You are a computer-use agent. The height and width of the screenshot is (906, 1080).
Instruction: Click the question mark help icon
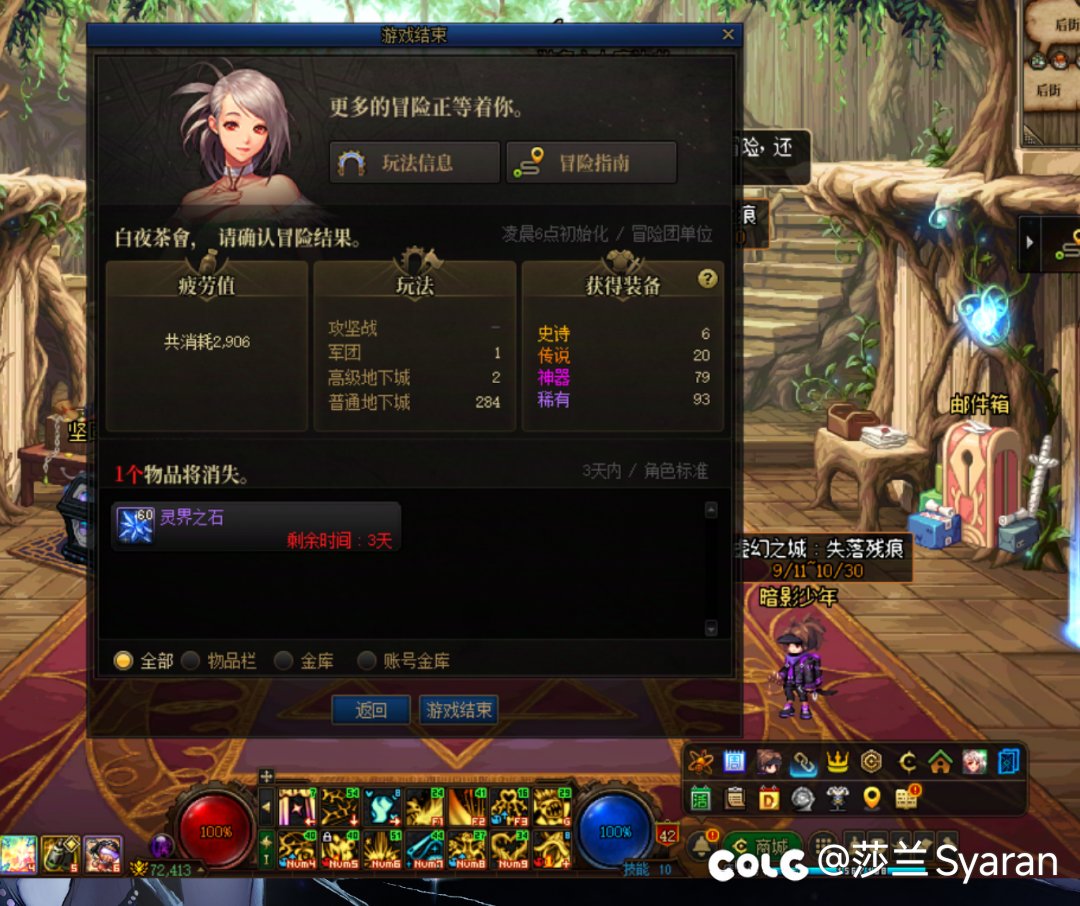[x=708, y=279]
